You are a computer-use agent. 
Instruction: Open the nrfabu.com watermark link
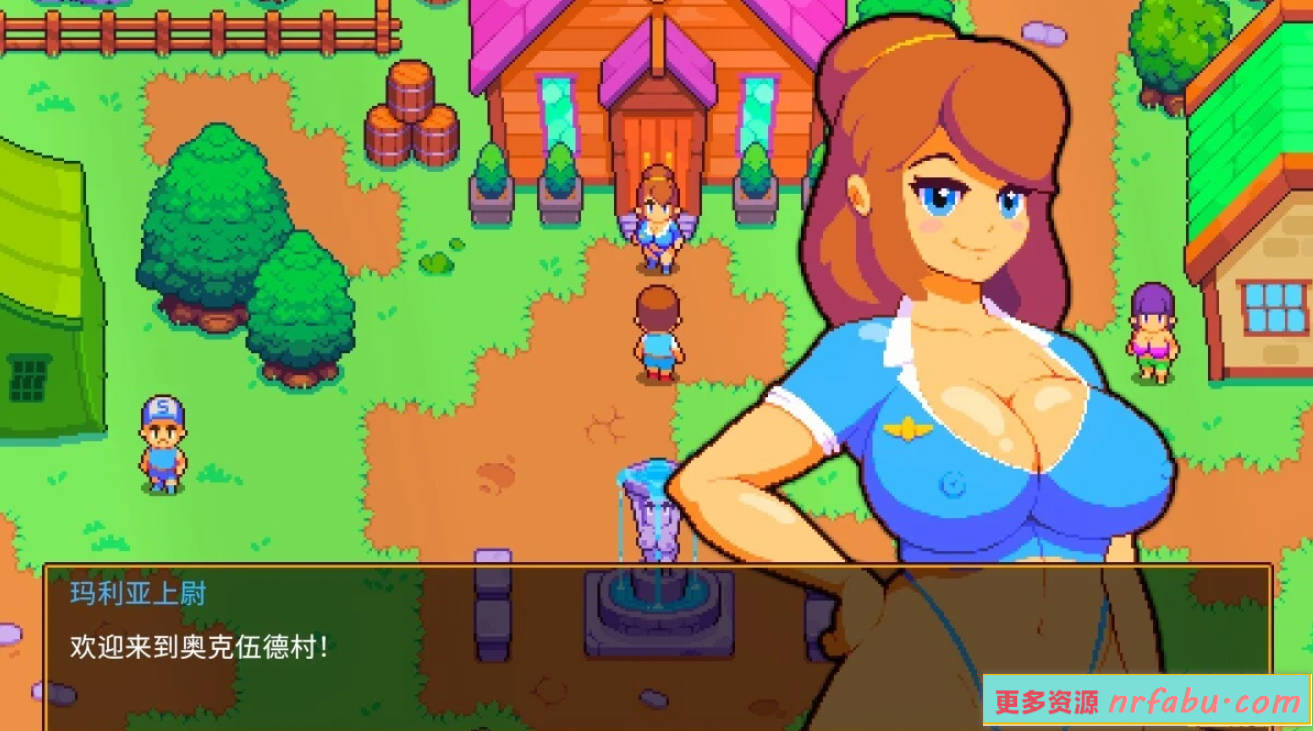1147,702
